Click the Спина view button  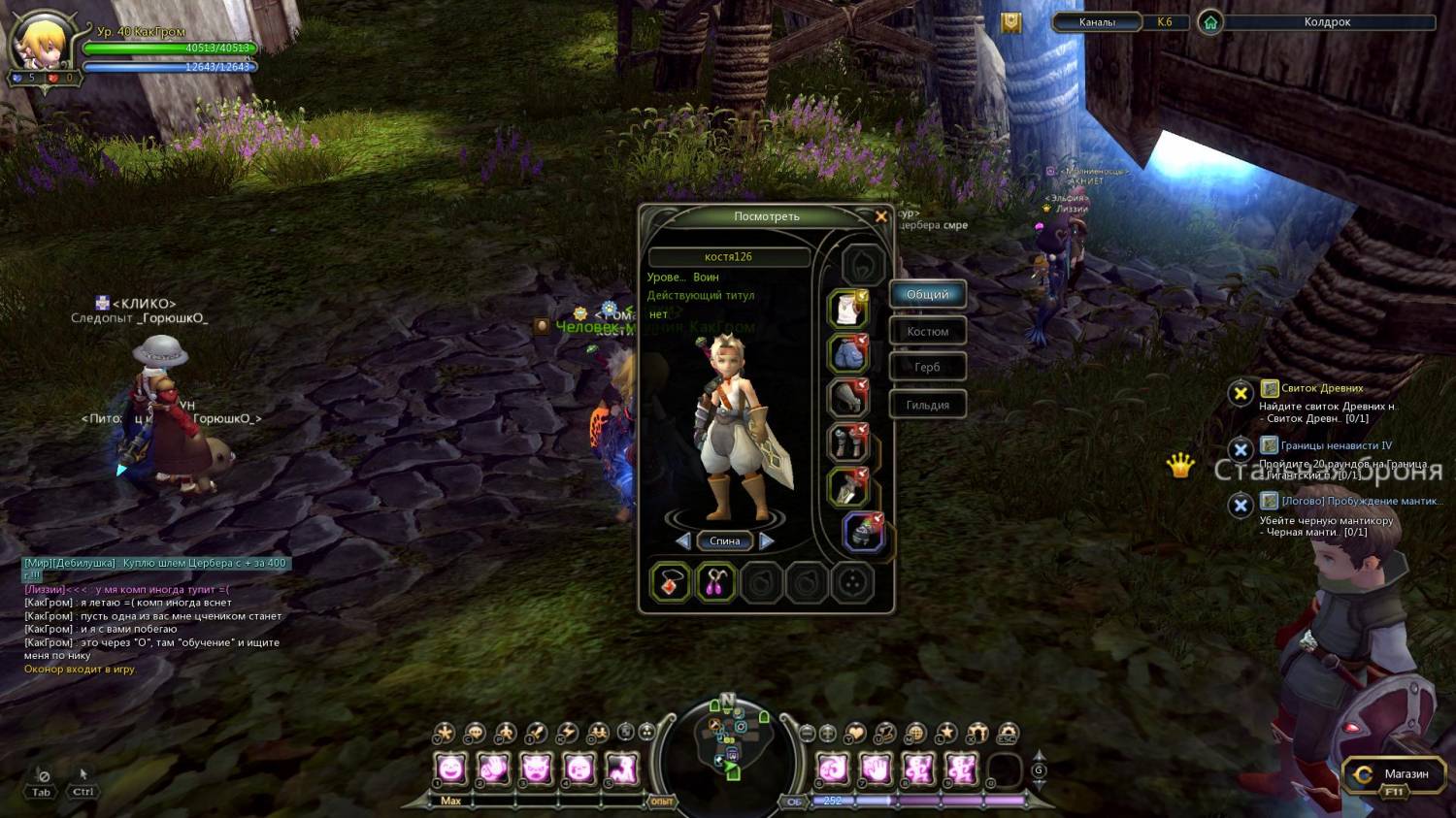[x=725, y=541]
